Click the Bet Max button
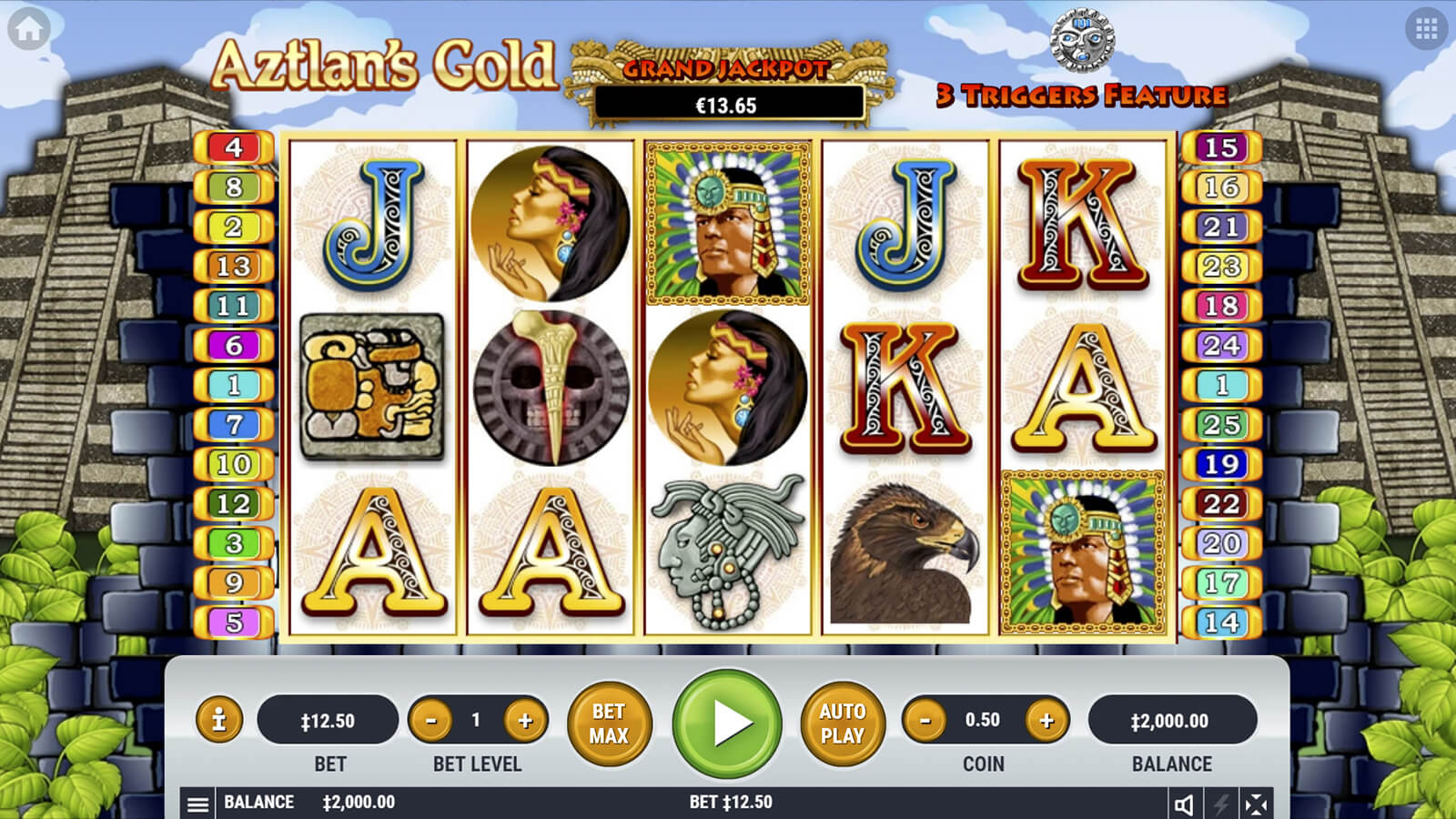Screen dimensions: 1456x819 pyautogui.click(x=609, y=723)
